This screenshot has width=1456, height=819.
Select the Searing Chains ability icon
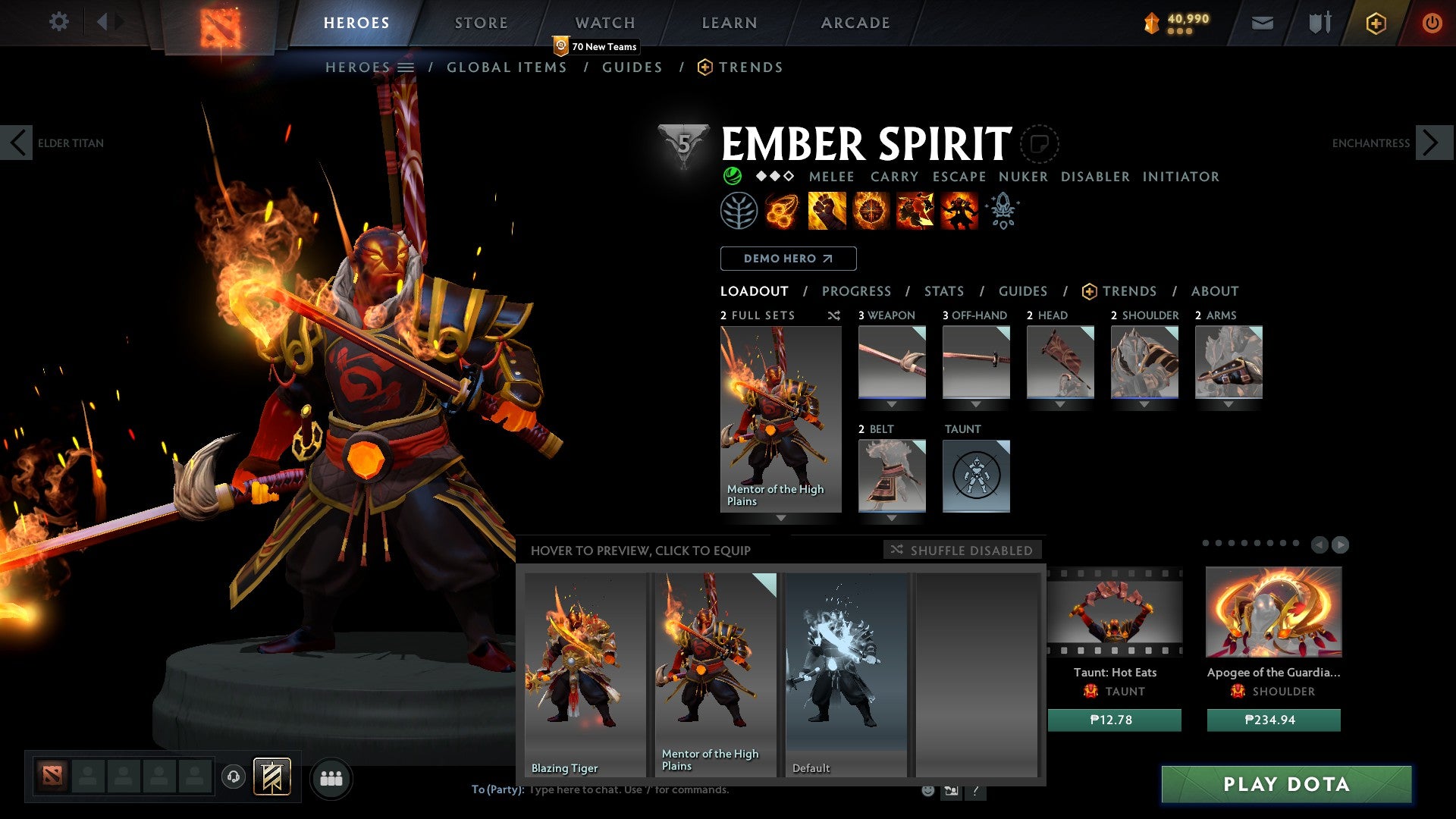point(782,212)
